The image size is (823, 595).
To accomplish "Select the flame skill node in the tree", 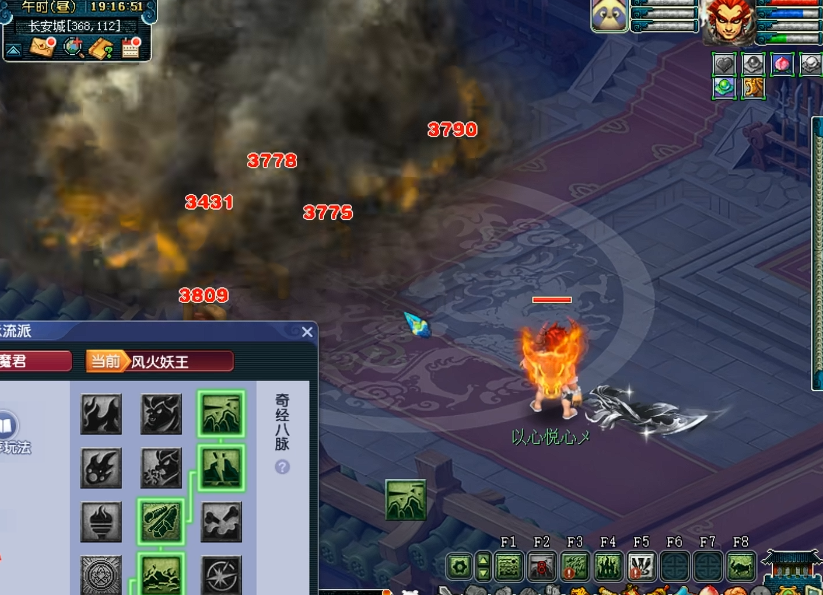I will tap(101, 414).
